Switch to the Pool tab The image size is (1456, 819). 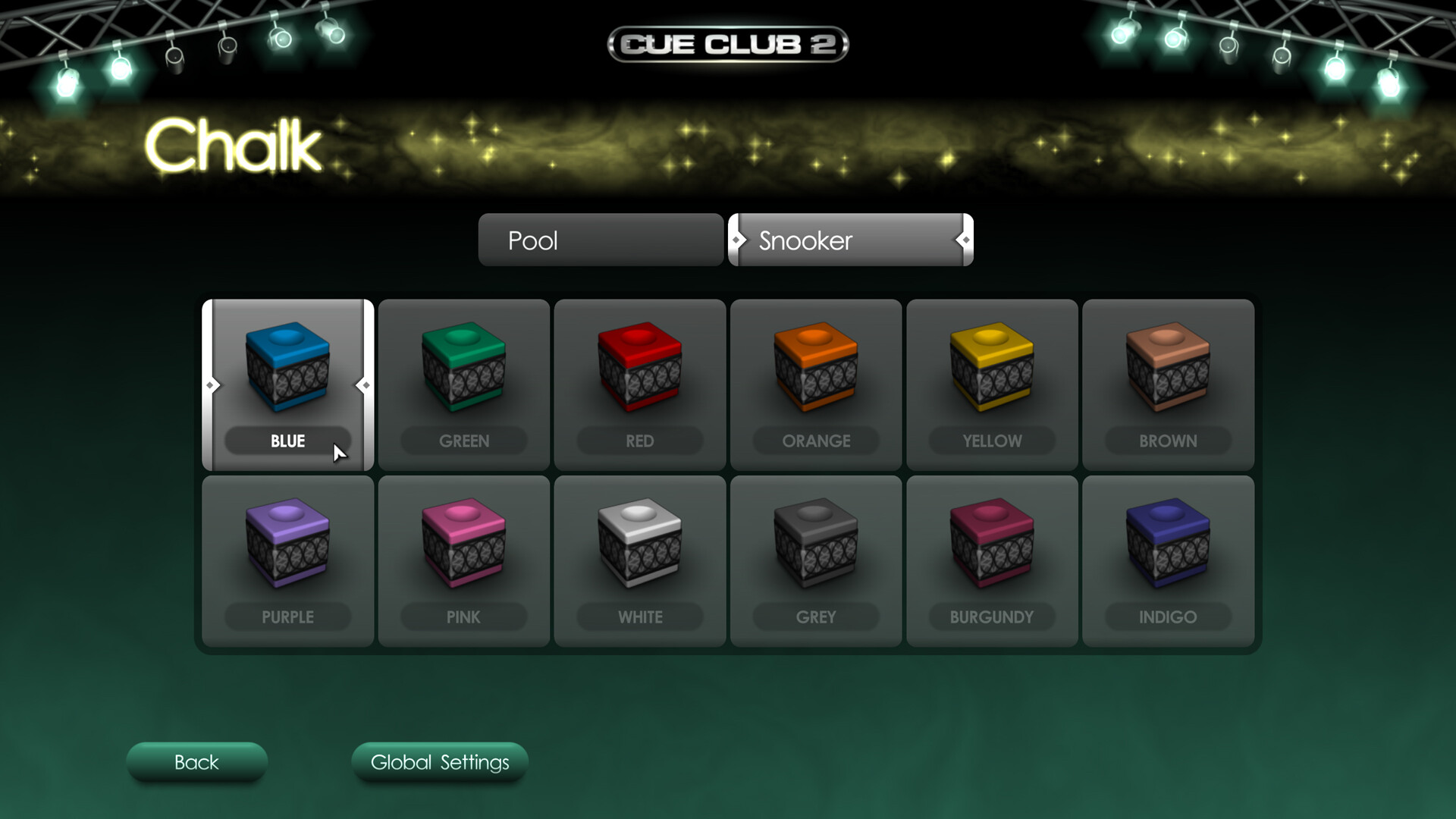tap(601, 240)
